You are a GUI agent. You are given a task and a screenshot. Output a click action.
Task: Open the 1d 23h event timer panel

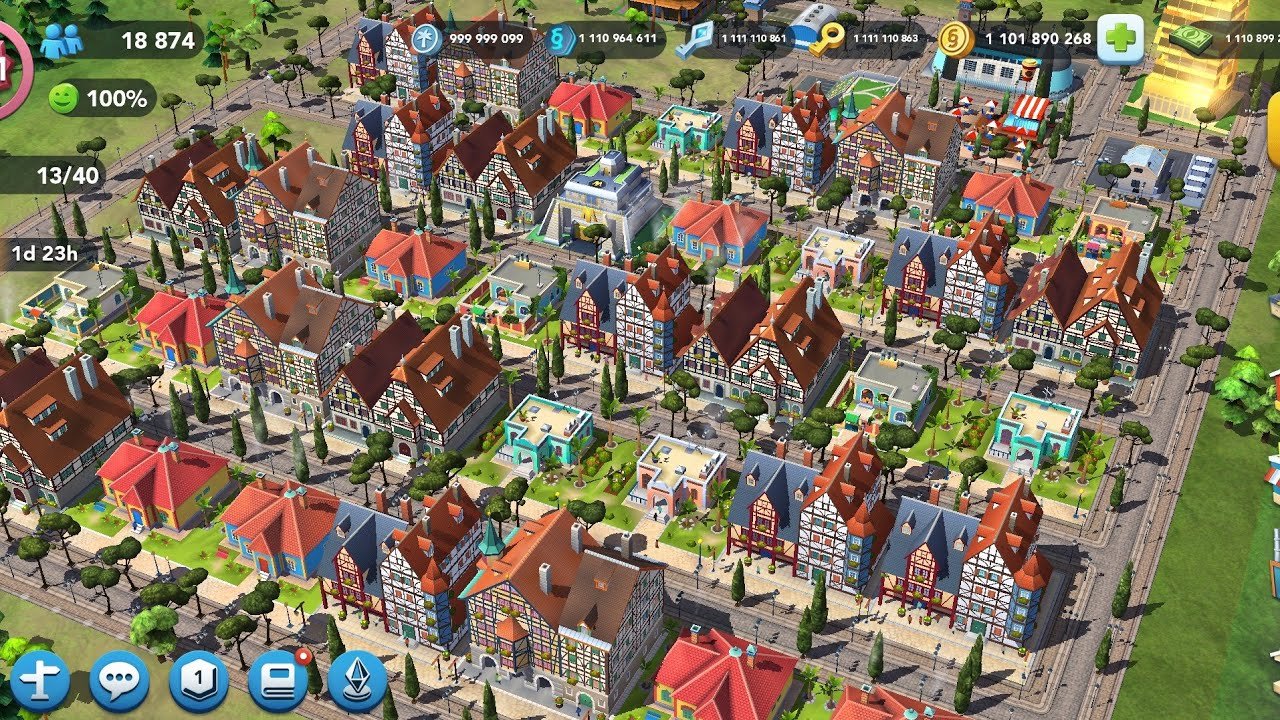[44, 253]
